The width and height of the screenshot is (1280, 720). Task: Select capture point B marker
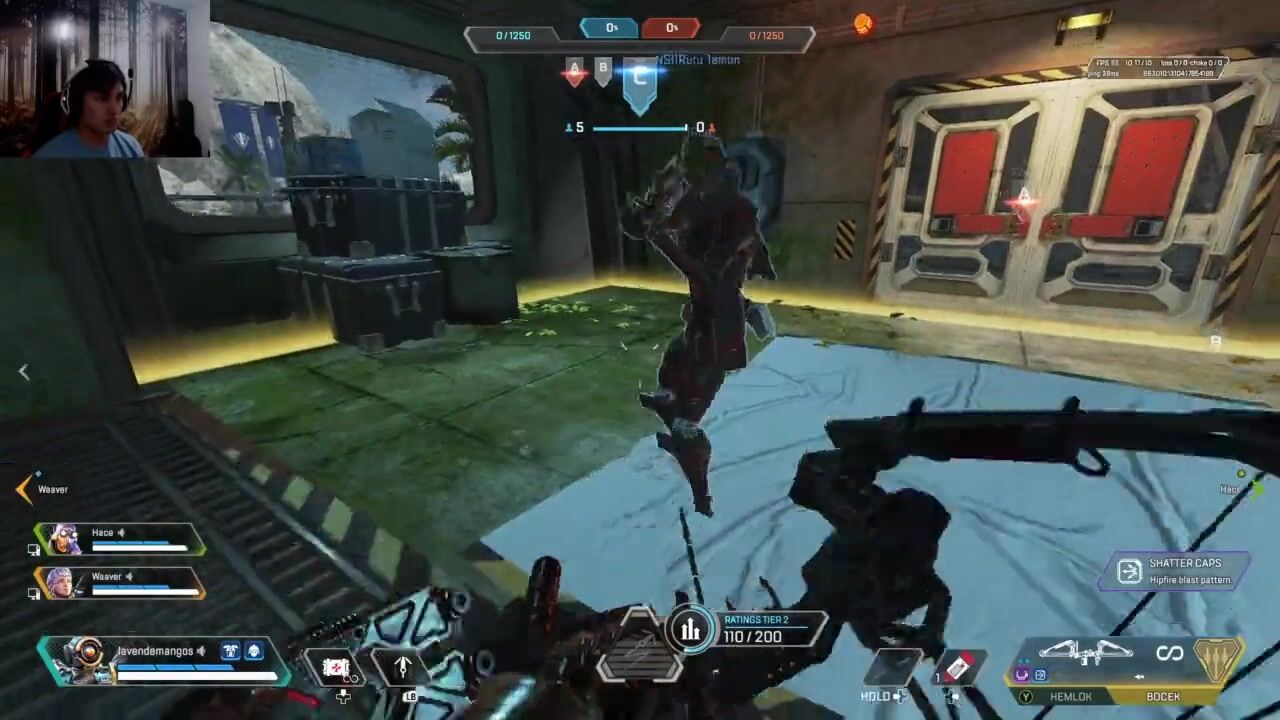click(603, 69)
